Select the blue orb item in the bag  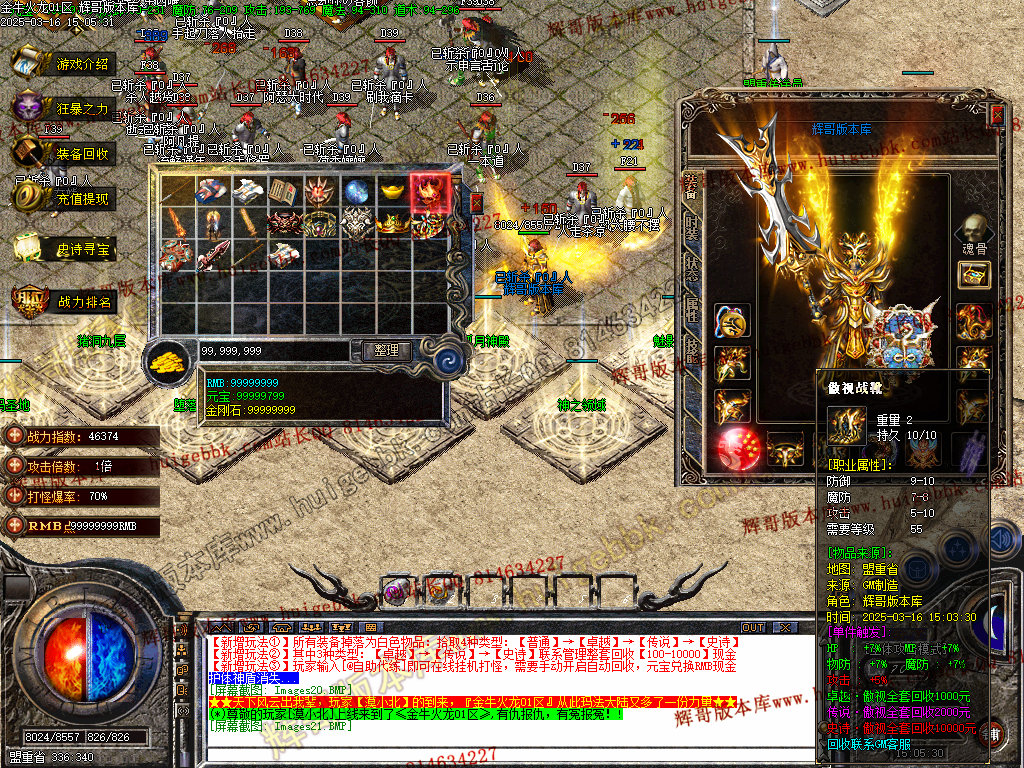pyautogui.click(x=357, y=191)
